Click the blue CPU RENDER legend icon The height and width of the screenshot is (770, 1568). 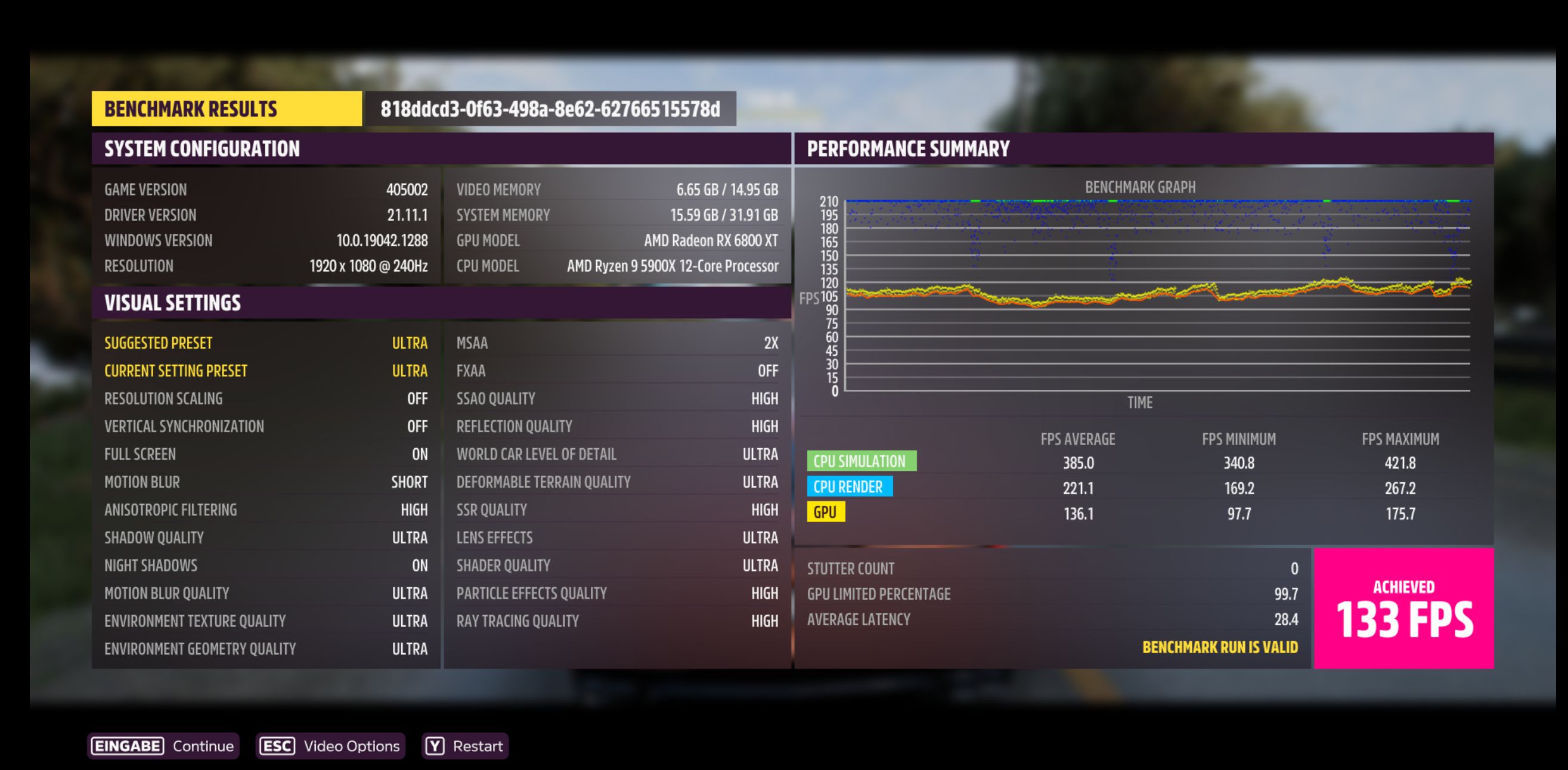(850, 487)
